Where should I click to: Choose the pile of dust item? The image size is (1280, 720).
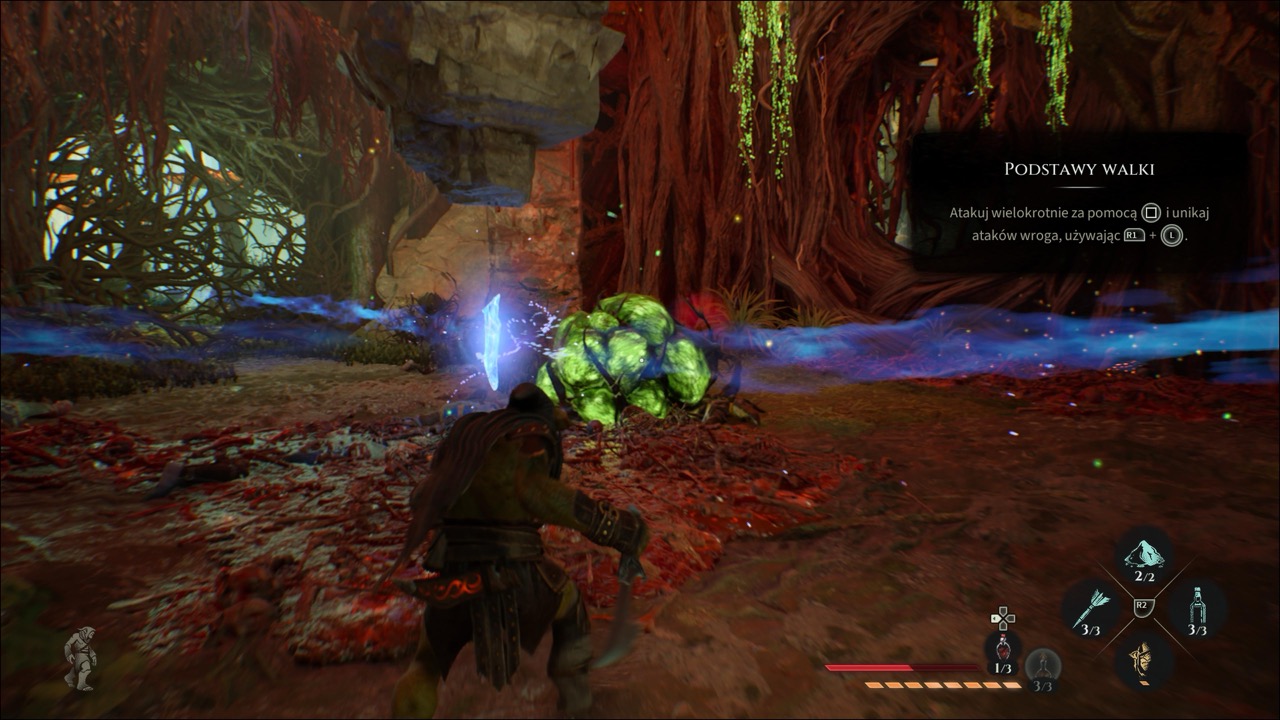tap(1144, 555)
